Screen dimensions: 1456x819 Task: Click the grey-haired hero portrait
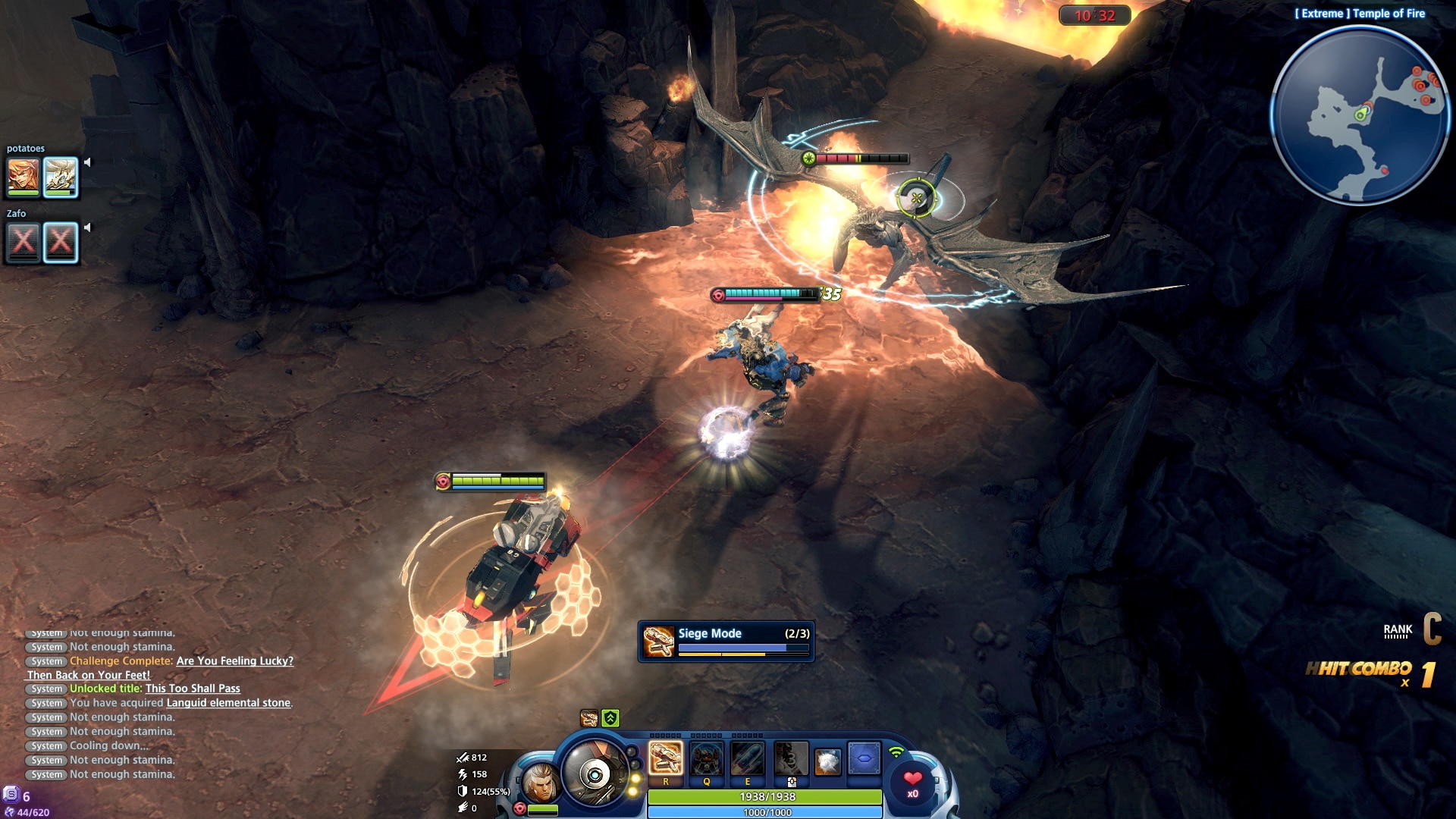[541, 783]
